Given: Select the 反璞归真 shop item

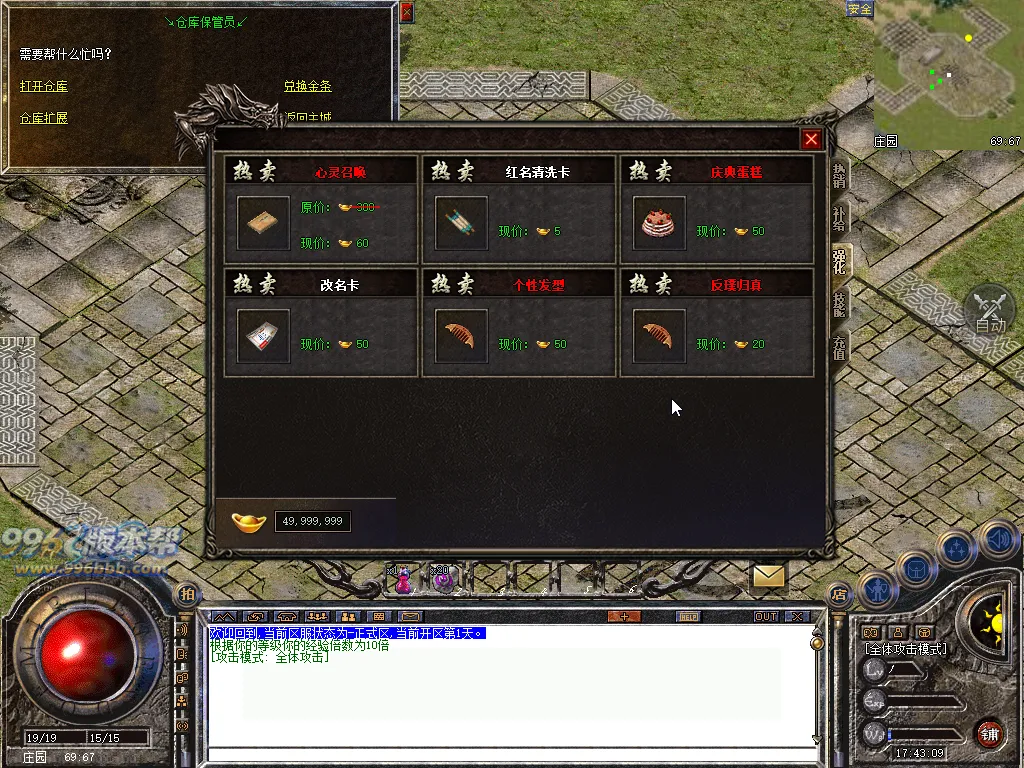Looking at the screenshot, I should [660, 336].
